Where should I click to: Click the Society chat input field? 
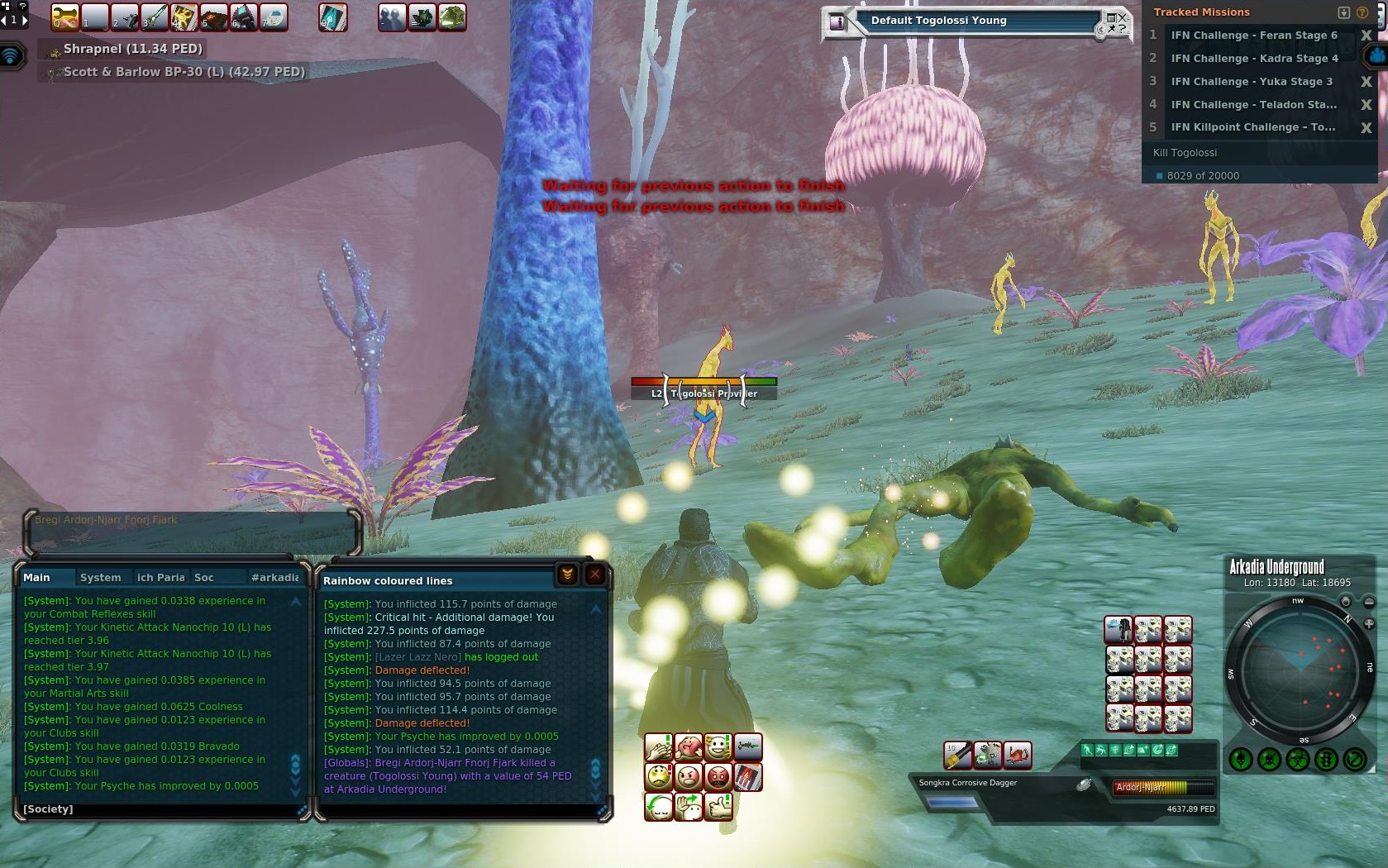click(x=157, y=809)
